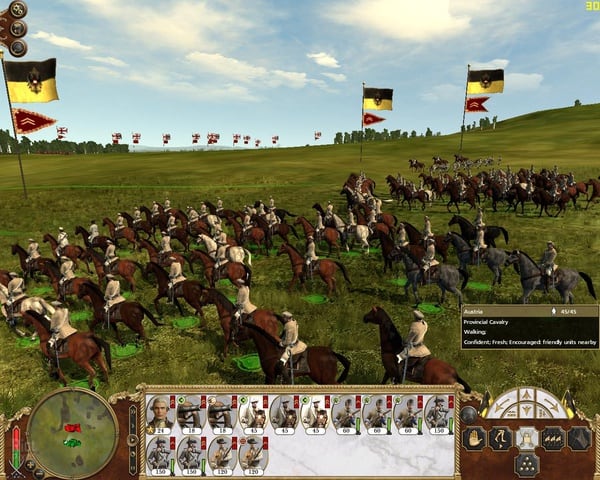600x480 pixels.
Task: Choose the cannonball ammunition button
Action: pyautogui.click(x=526, y=463)
